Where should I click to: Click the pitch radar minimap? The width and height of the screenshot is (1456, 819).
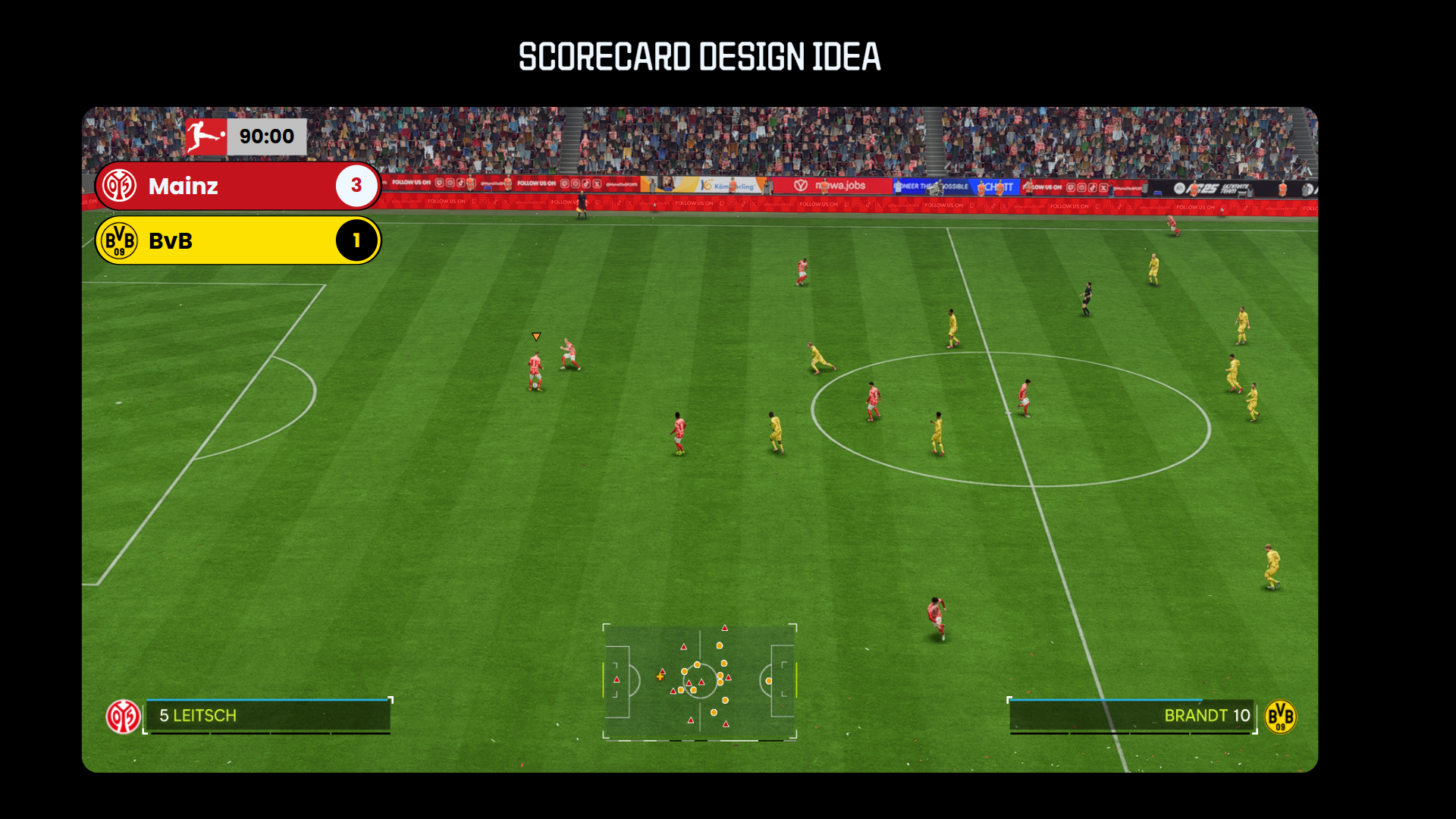[x=699, y=682]
